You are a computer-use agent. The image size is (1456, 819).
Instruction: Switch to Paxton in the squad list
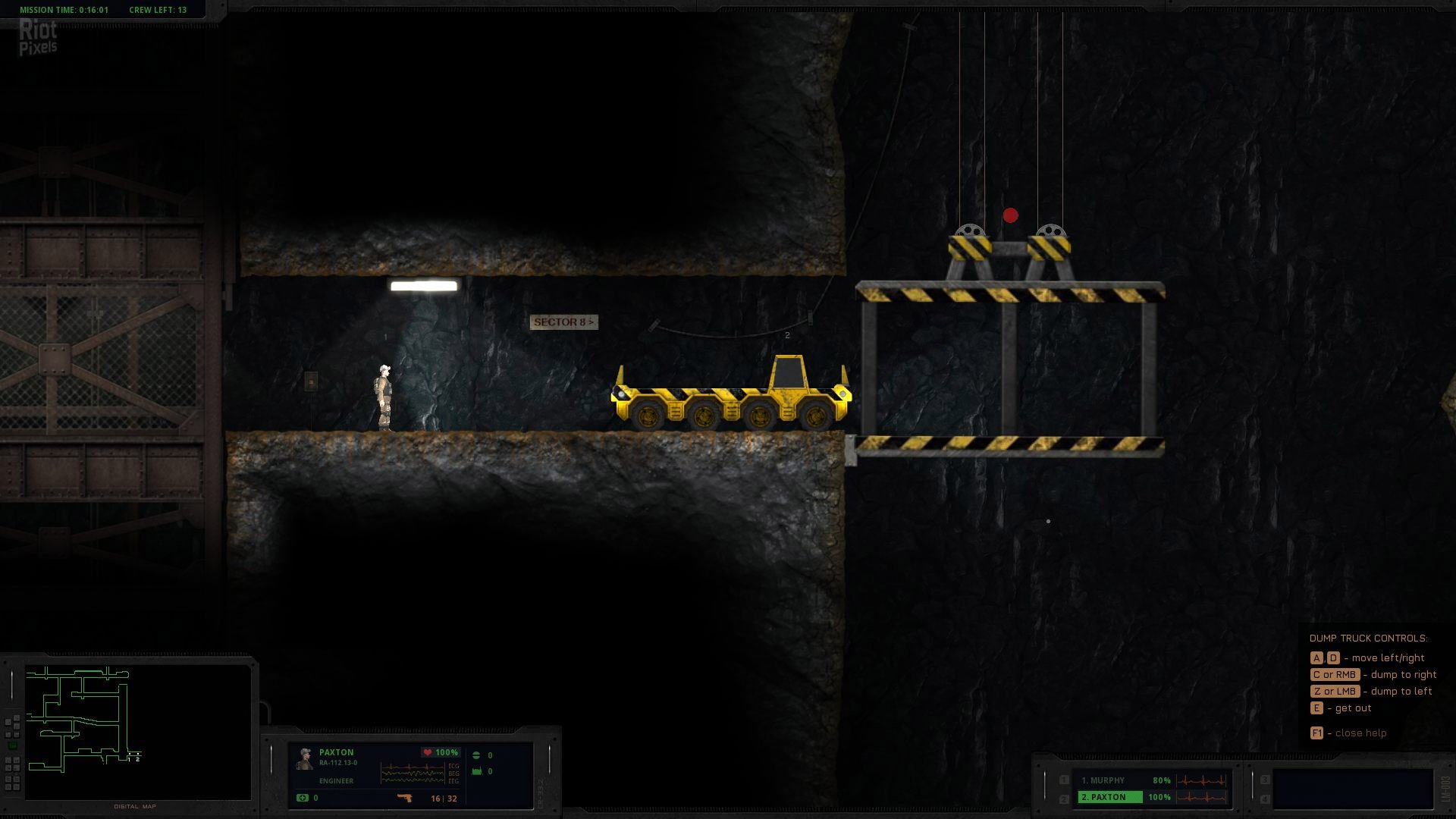[1109, 797]
